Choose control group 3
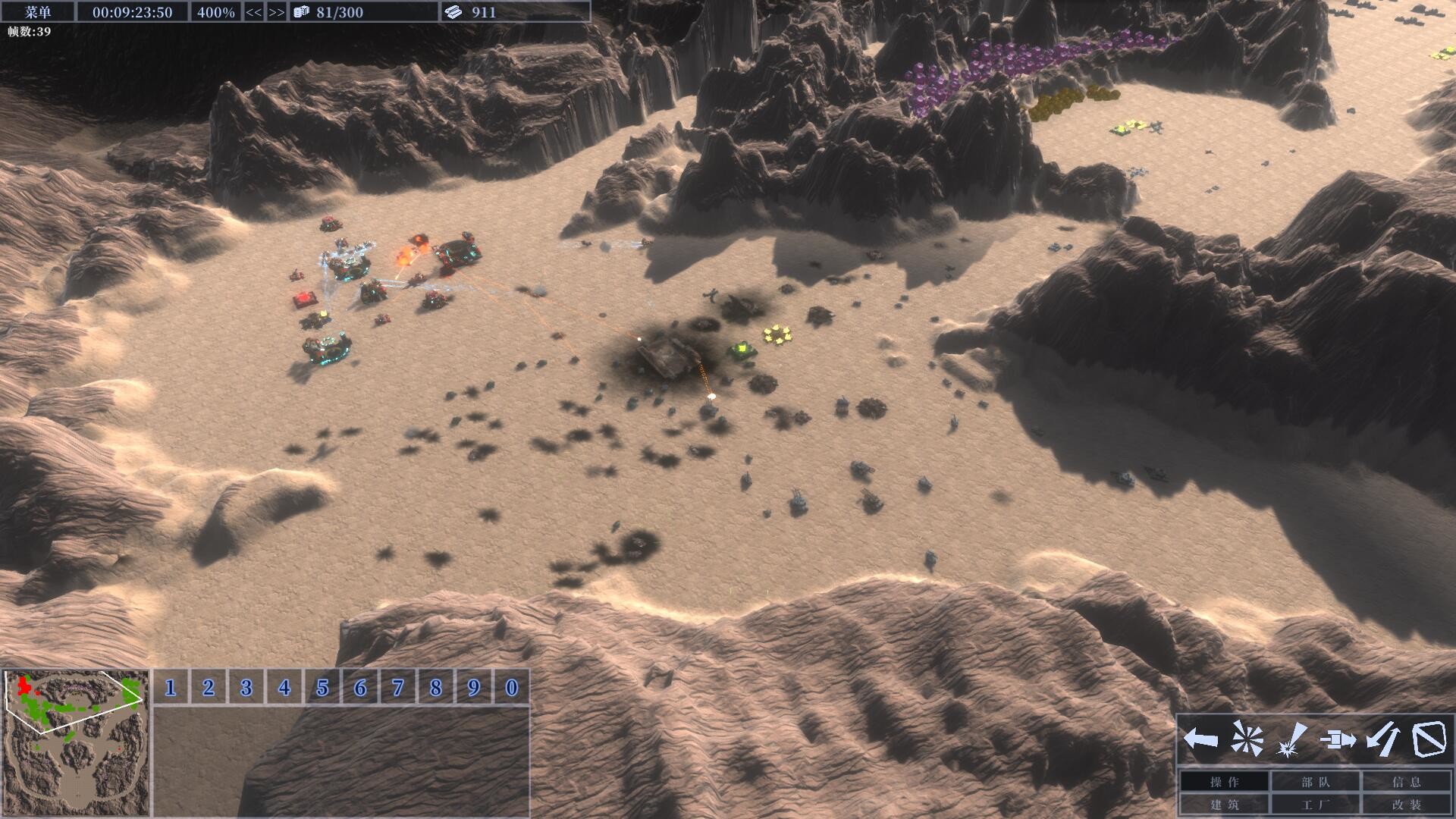The image size is (1456, 819). coord(246,688)
